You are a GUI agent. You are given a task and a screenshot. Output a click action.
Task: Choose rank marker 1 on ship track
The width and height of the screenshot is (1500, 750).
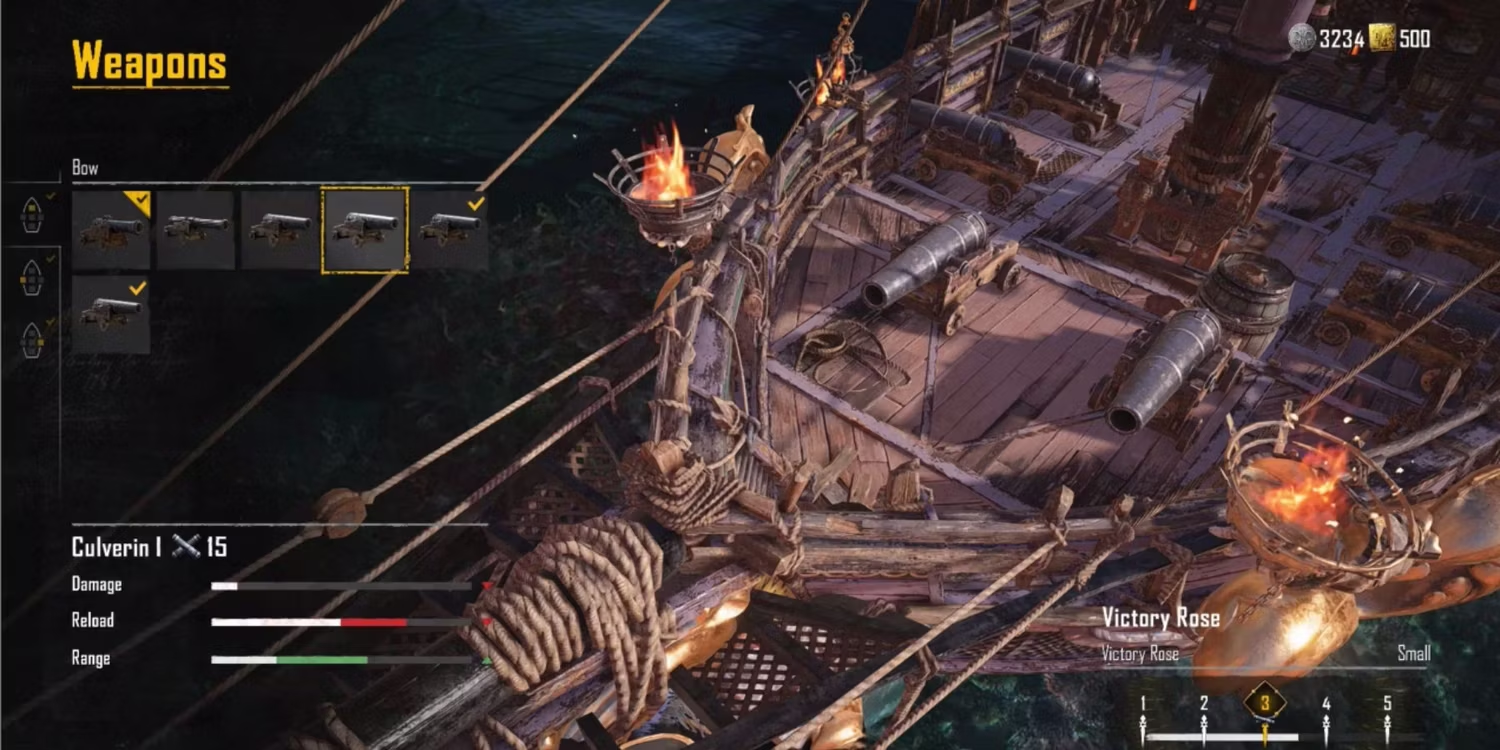coord(1143,705)
